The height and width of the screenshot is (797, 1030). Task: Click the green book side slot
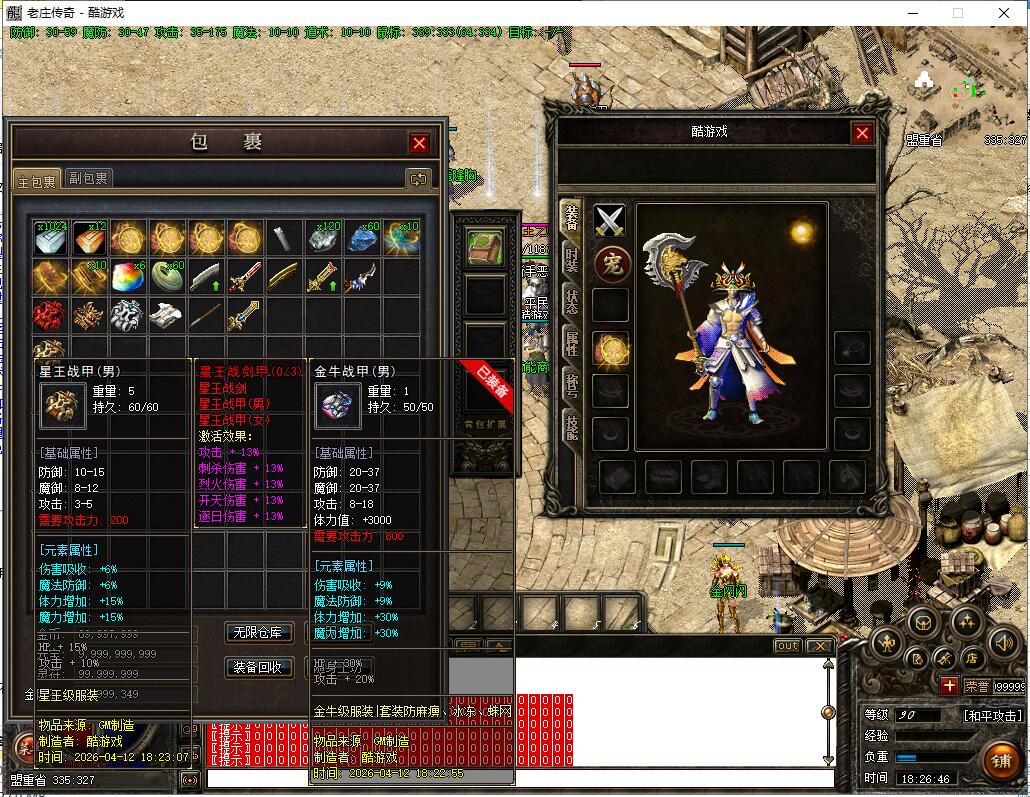click(485, 247)
